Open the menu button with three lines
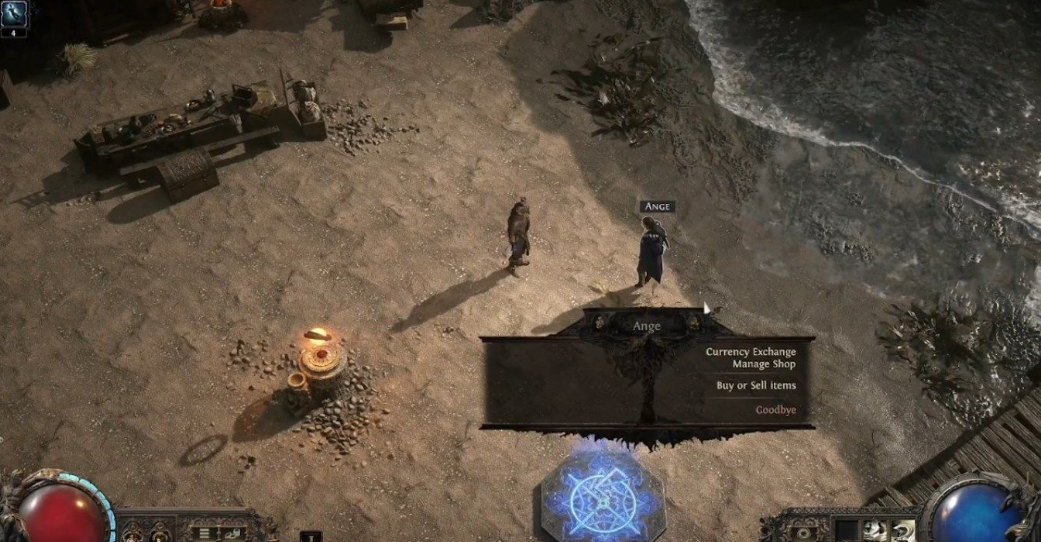1041x542 pixels. tap(205, 533)
